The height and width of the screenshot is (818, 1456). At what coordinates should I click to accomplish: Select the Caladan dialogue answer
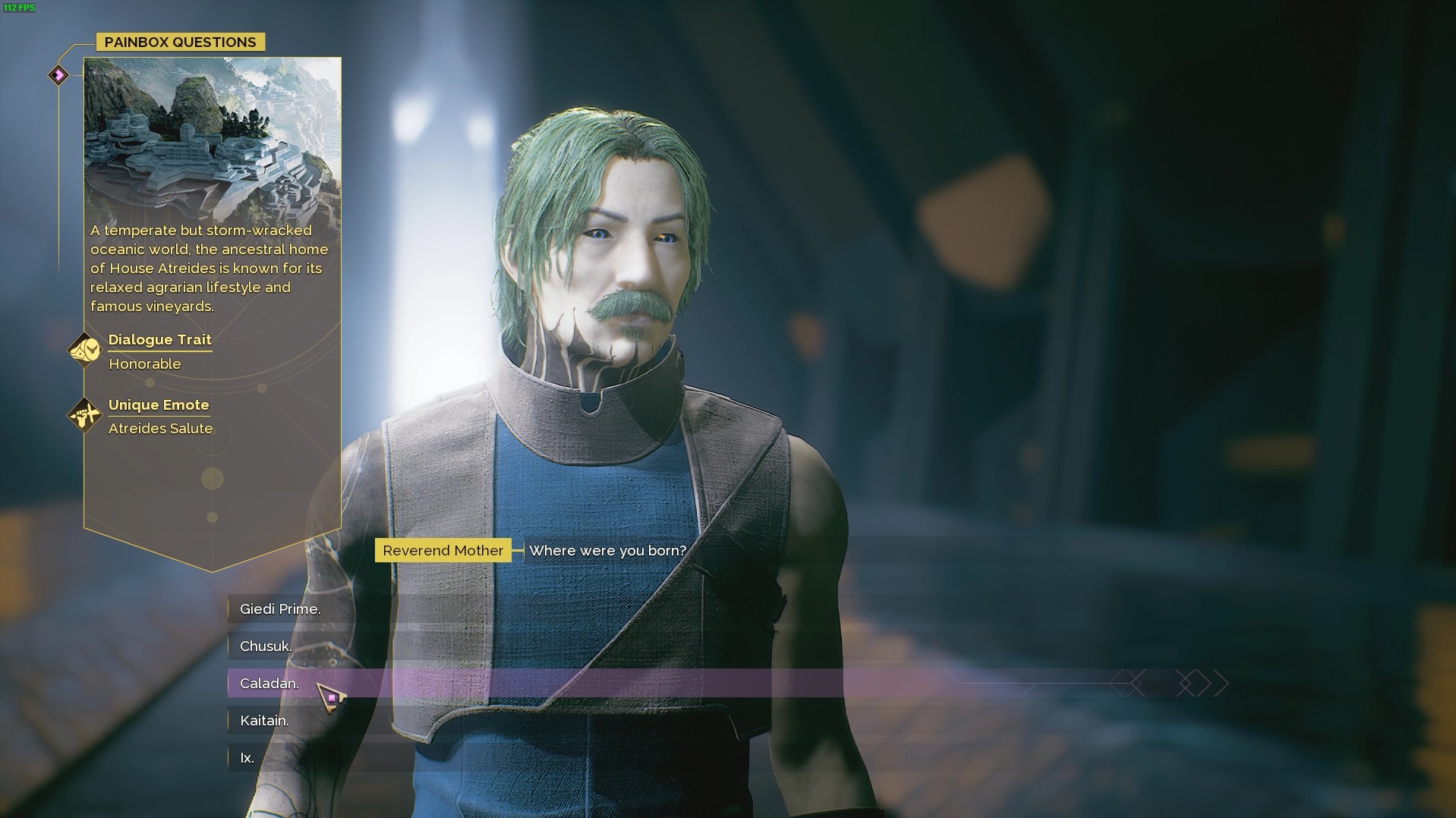(269, 683)
